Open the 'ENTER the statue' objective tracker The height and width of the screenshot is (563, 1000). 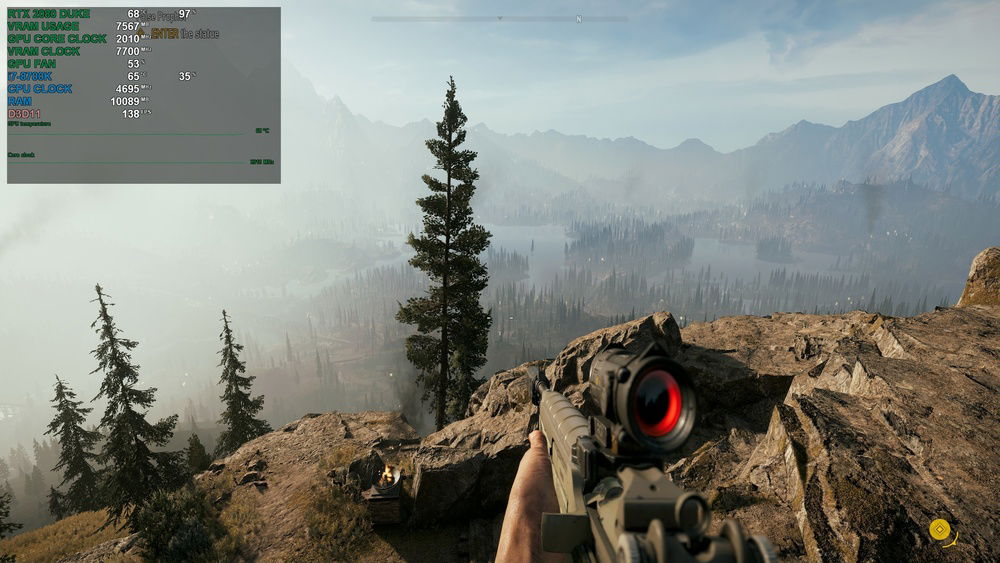coord(183,34)
